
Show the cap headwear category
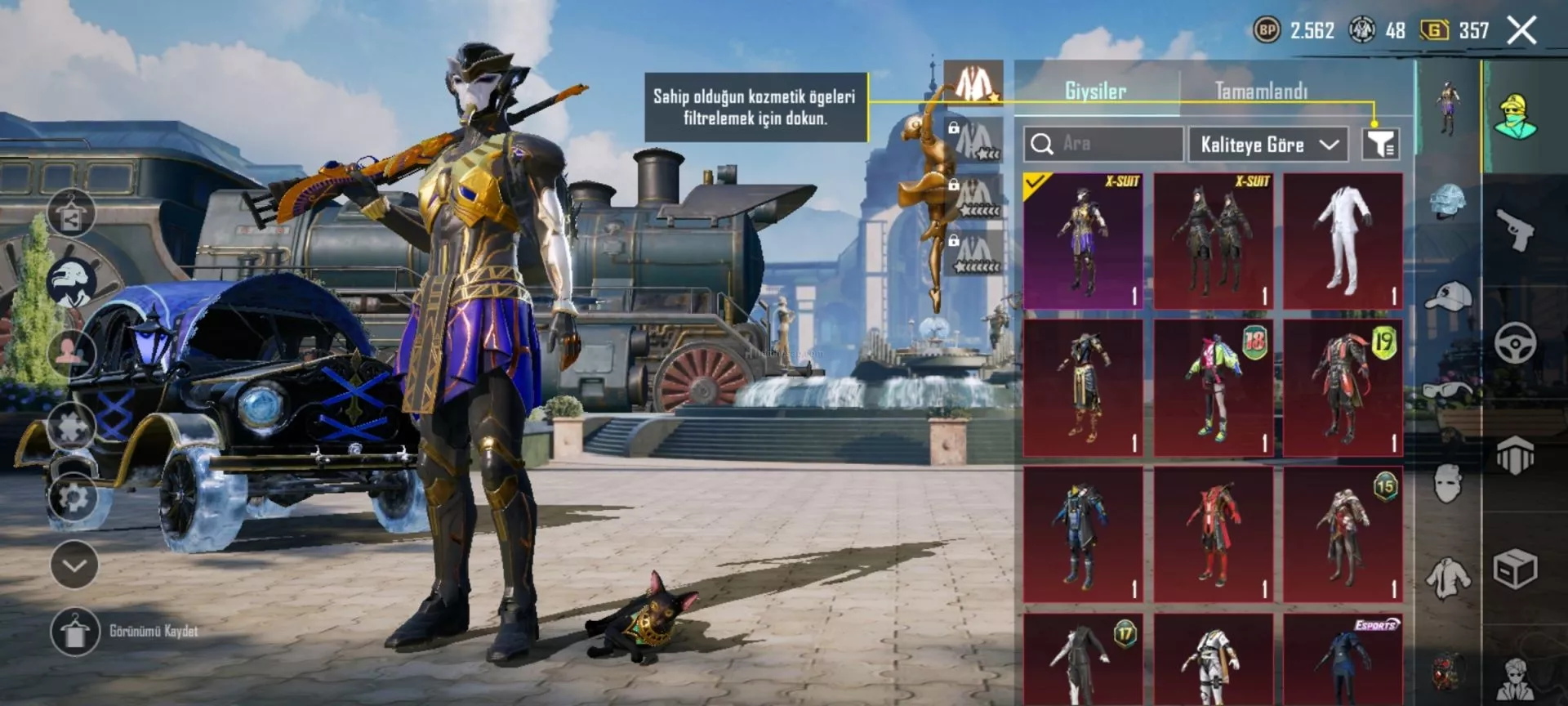tap(1448, 296)
